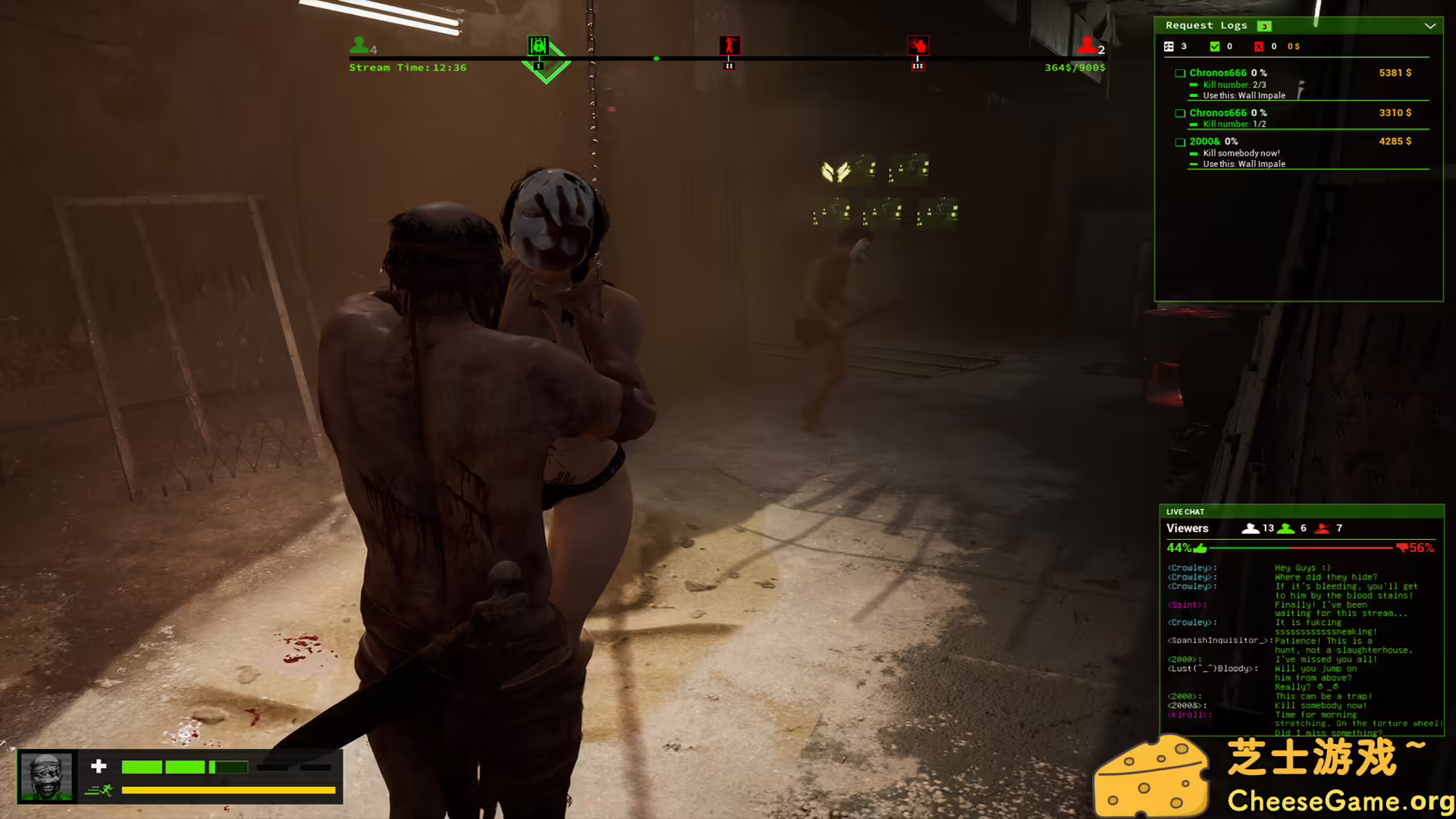Select the Request Logs title bar
Screen dimensions: 1456x819
pos(1207,25)
